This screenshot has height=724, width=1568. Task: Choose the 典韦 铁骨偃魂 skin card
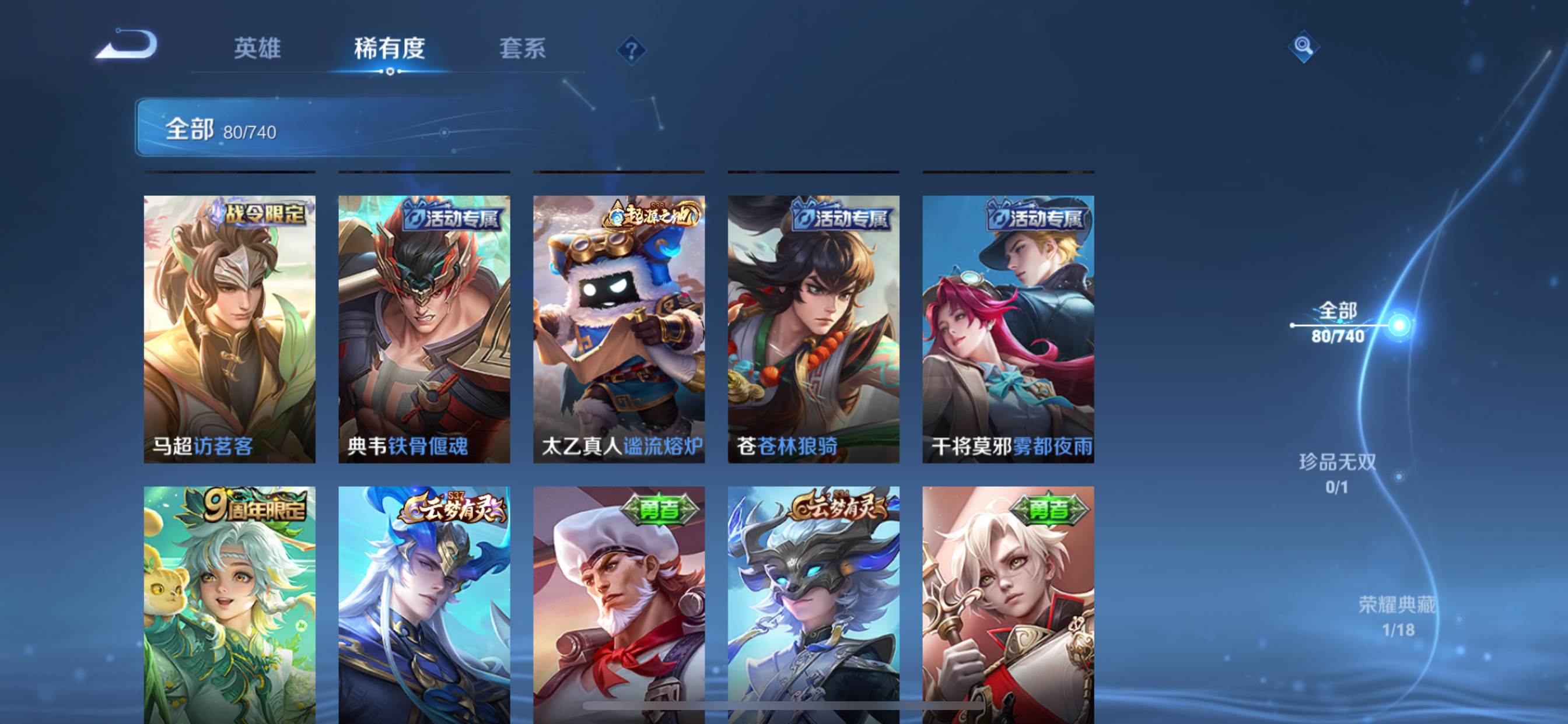tap(424, 329)
